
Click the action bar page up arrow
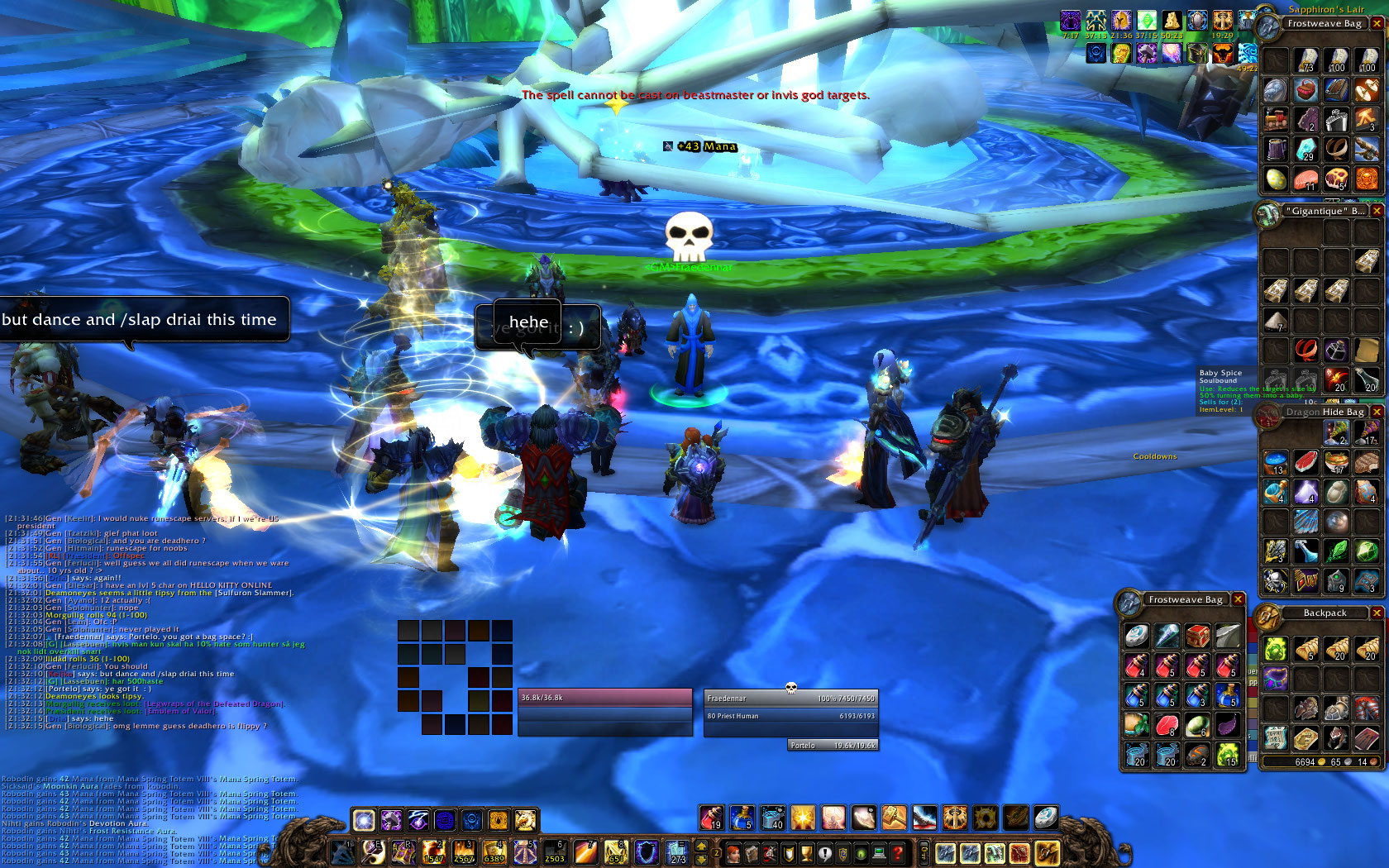pyautogui.click(x=702, y=846)
